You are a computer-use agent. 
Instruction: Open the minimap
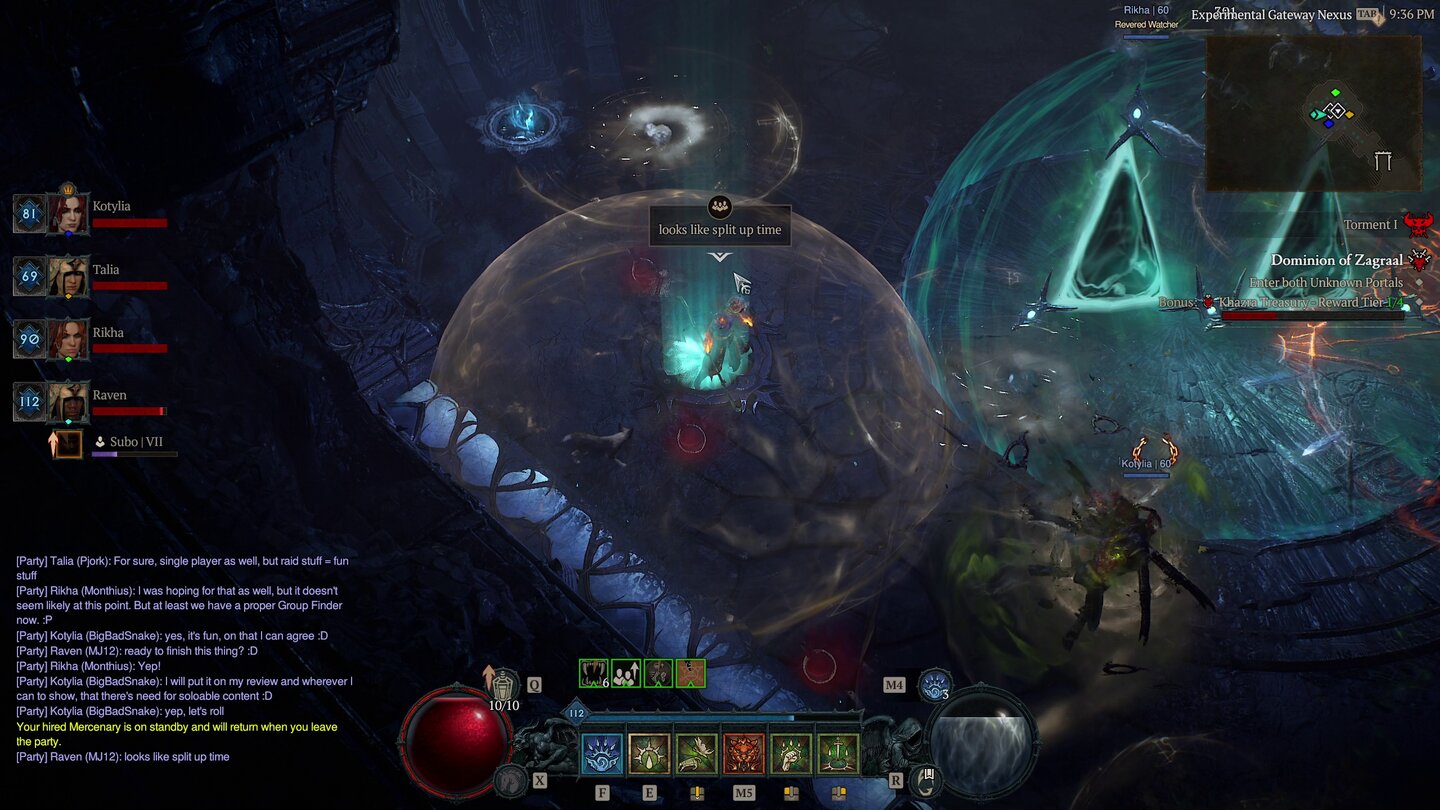(1313, 113)
